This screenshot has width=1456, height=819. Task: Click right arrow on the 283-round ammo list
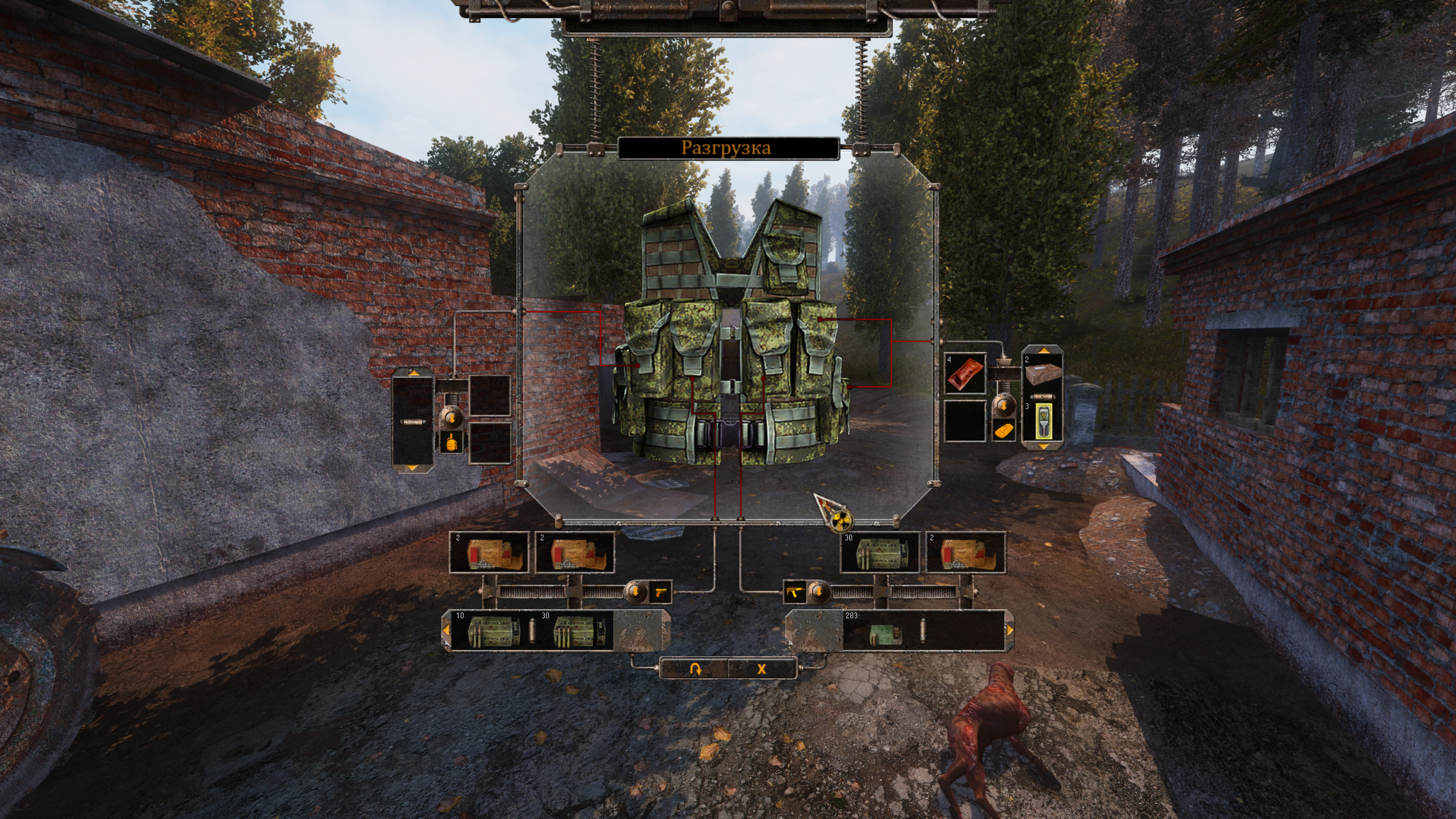pos(1010,630)
